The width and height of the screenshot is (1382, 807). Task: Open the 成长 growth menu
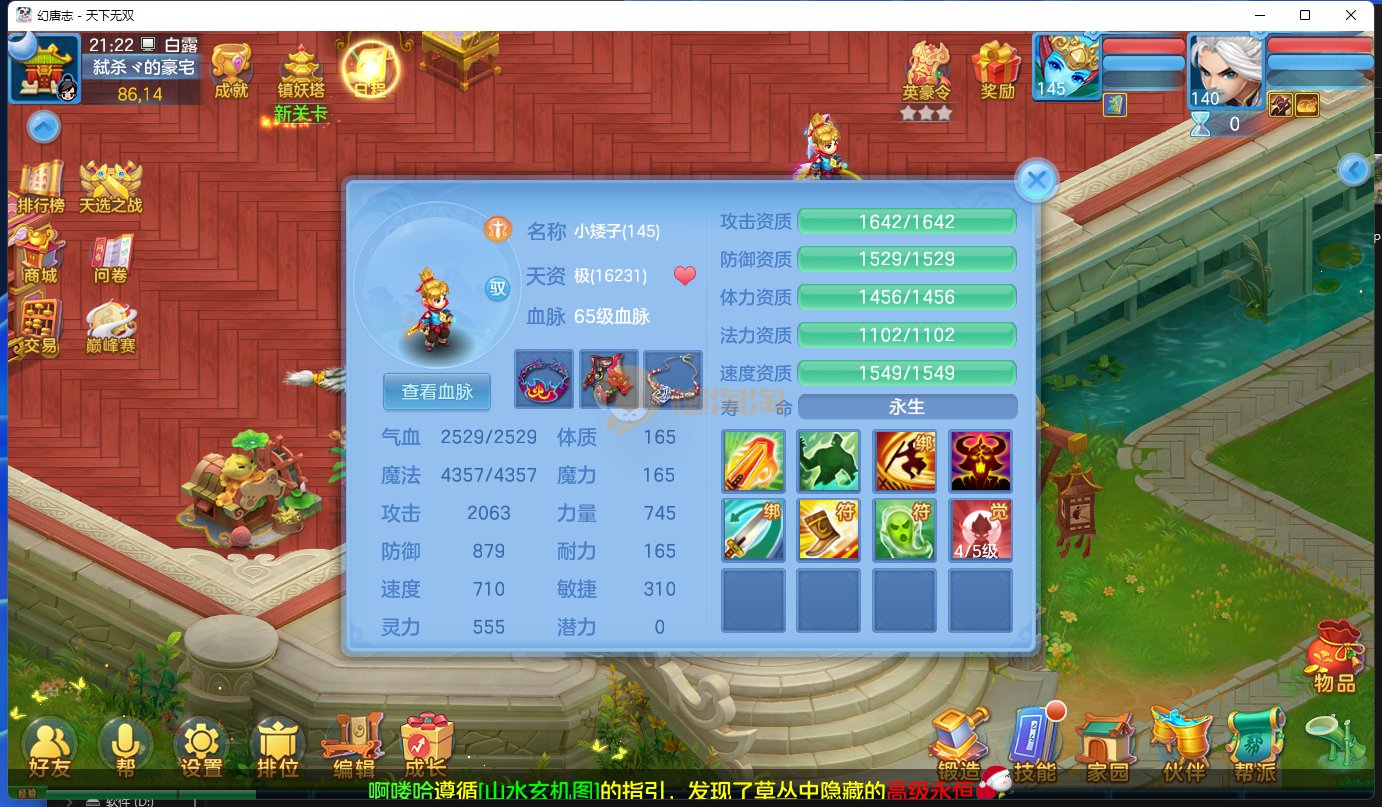coord(426,747)
